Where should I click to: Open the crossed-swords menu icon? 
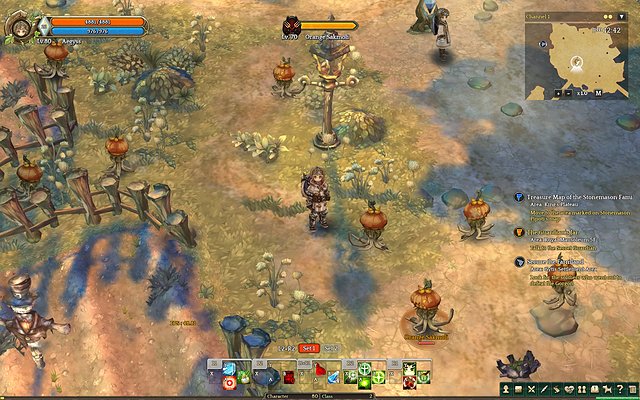(x=531, y=387)
